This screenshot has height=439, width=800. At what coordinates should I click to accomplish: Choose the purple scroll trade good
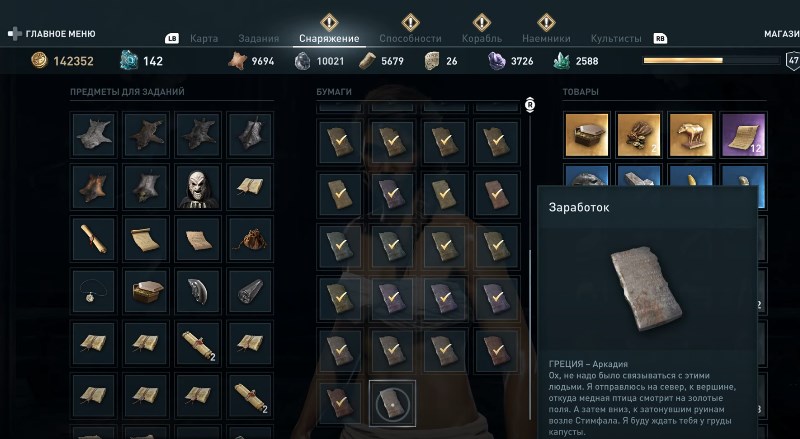[743, 134]
